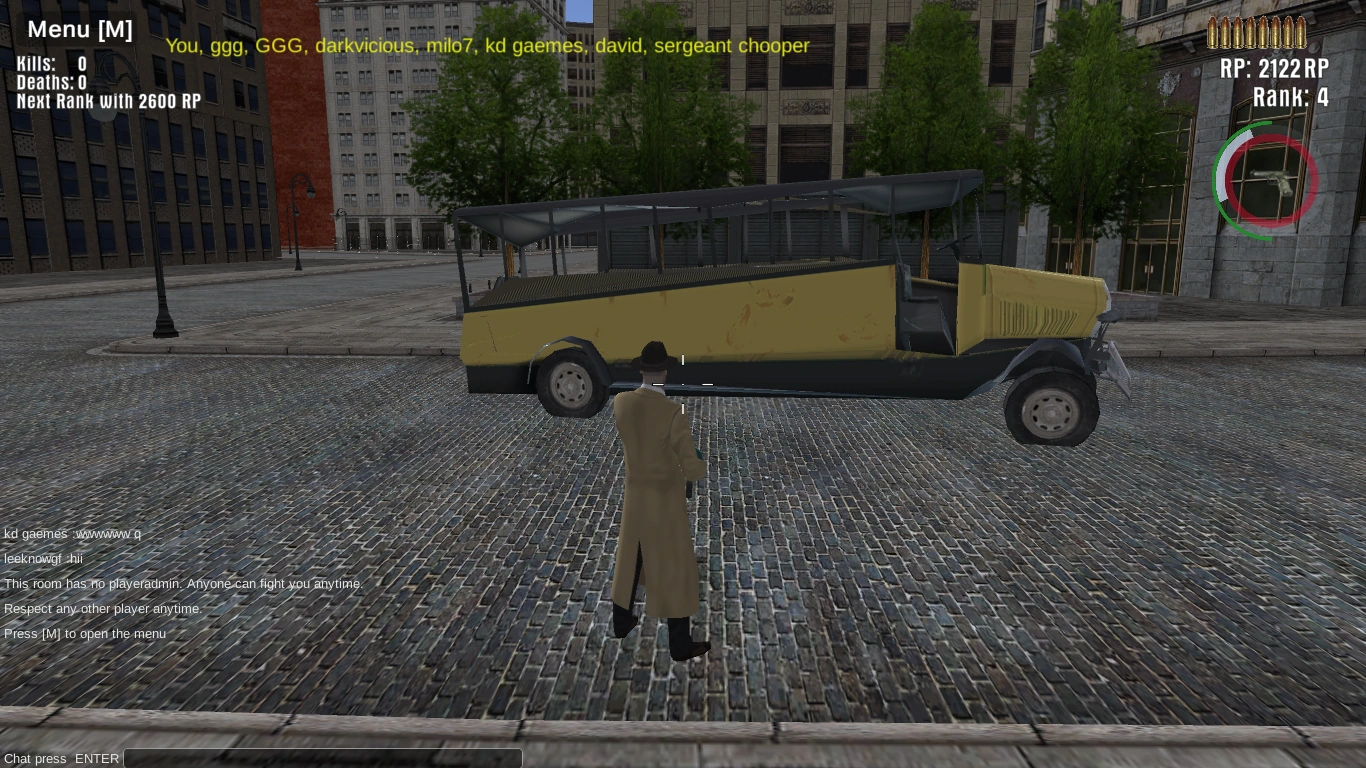This screenshot has height=768, width=1366.
Task: Open the game menu via the Menu [M] label
Action: 80,29
